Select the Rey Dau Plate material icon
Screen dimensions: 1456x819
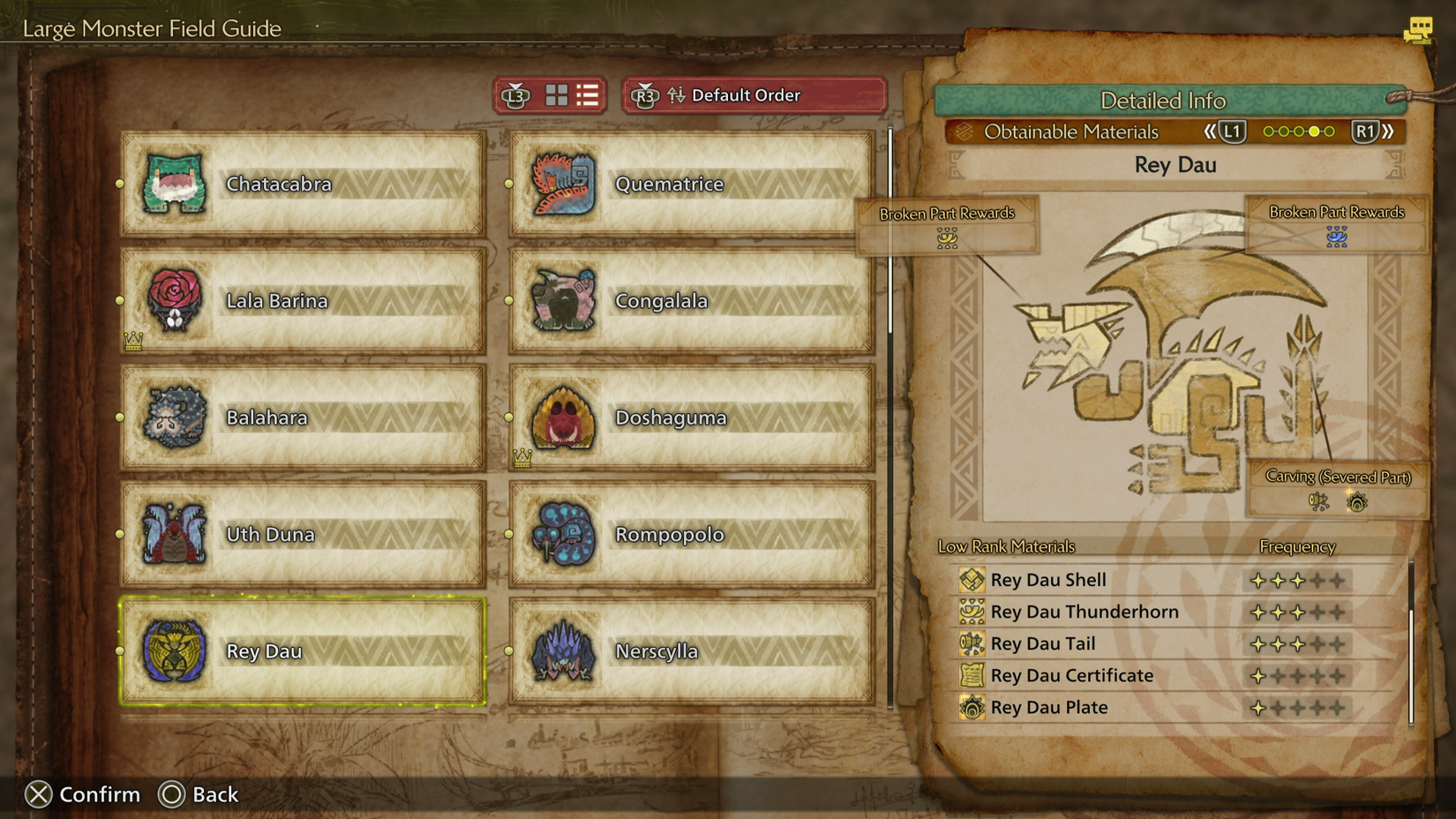tap(972, 707)
